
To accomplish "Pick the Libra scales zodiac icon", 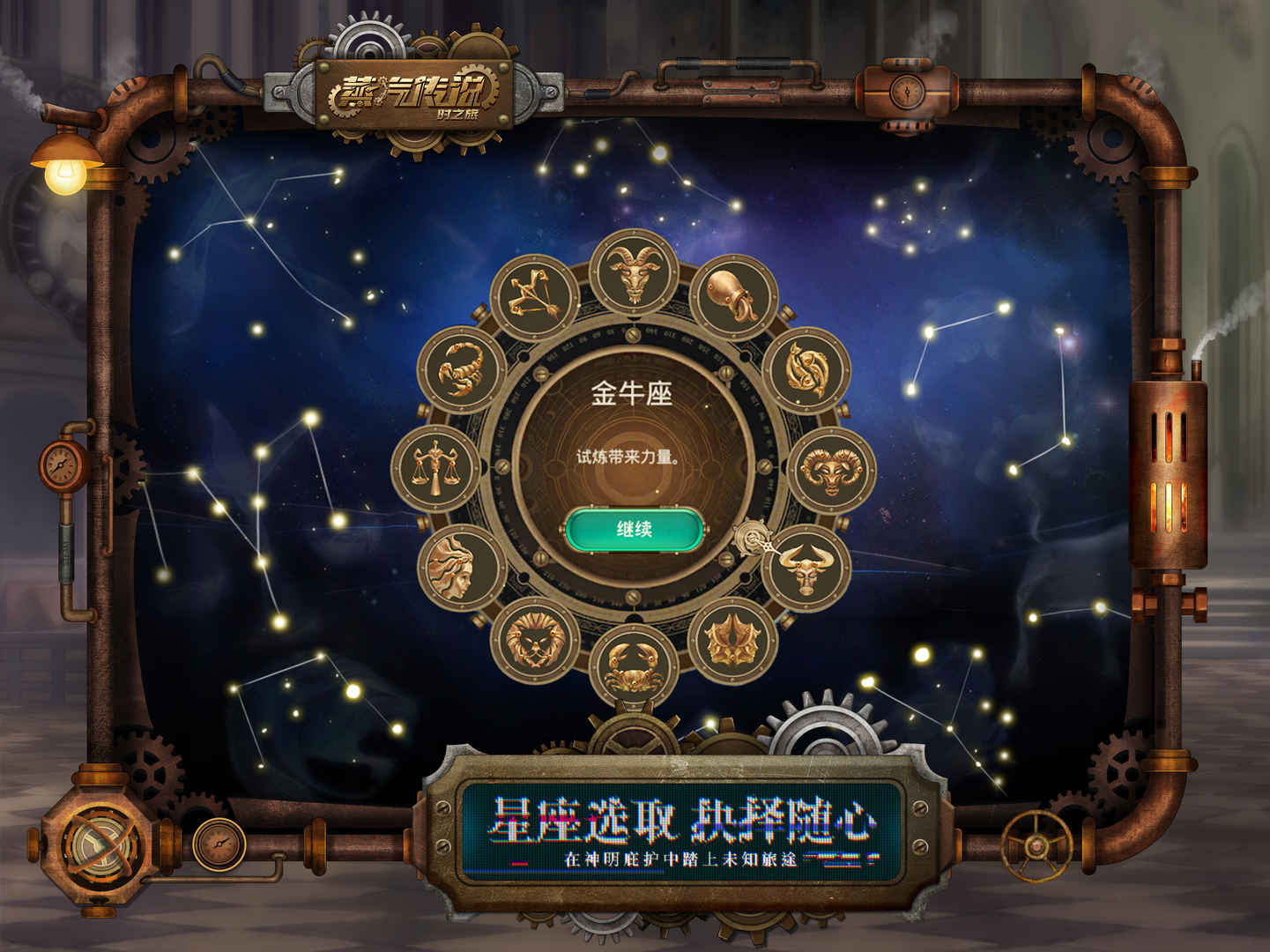I will 438,466.
